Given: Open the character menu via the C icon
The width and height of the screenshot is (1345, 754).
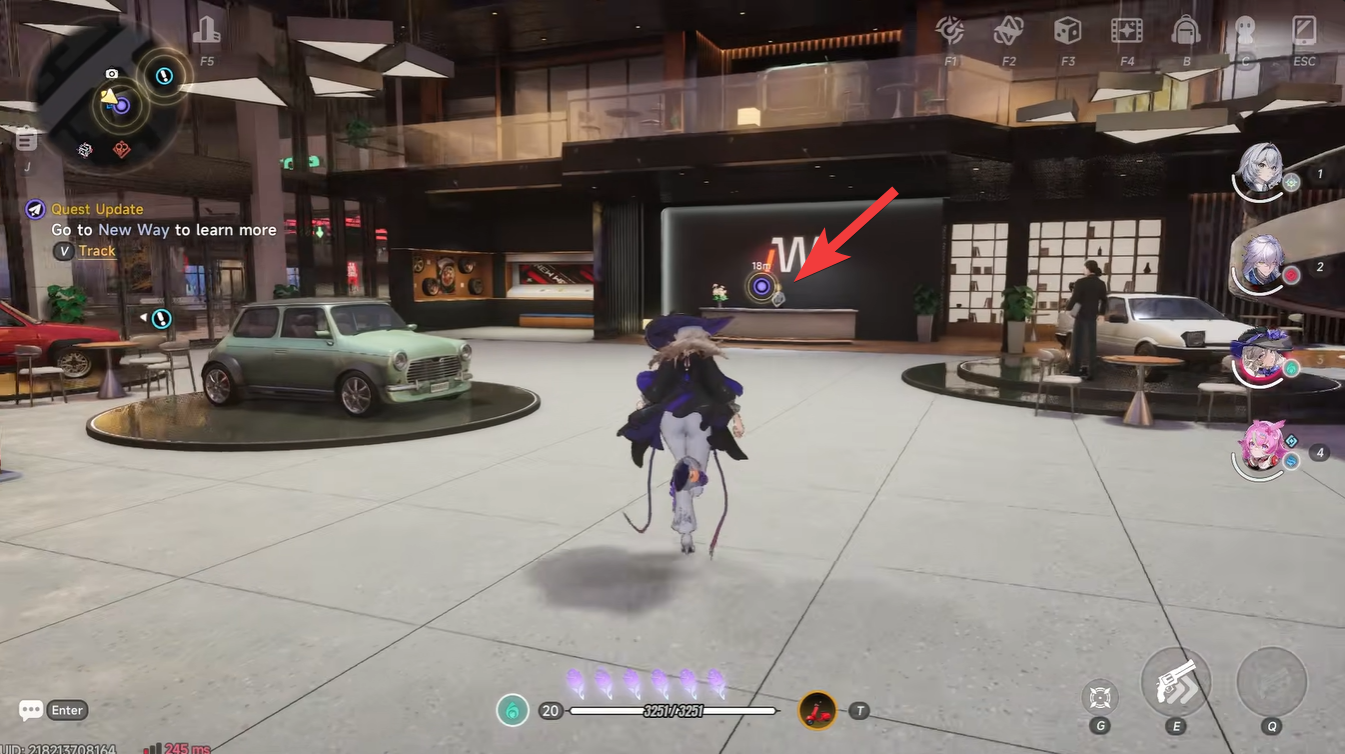Looking at the screenshot, I should coord(1245,31).
